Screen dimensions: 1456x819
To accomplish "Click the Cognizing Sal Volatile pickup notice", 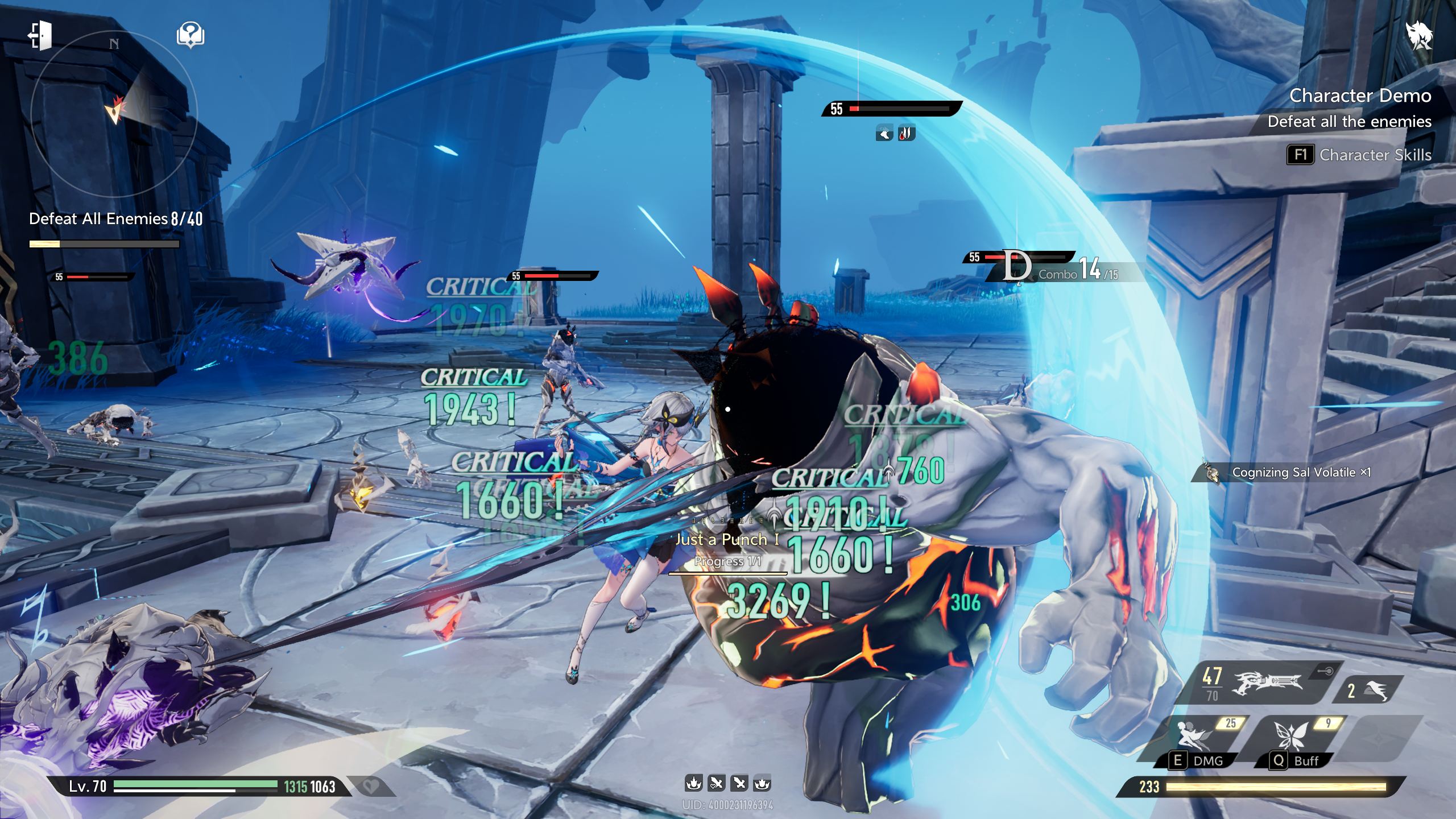I will [x=1291, y=472].
